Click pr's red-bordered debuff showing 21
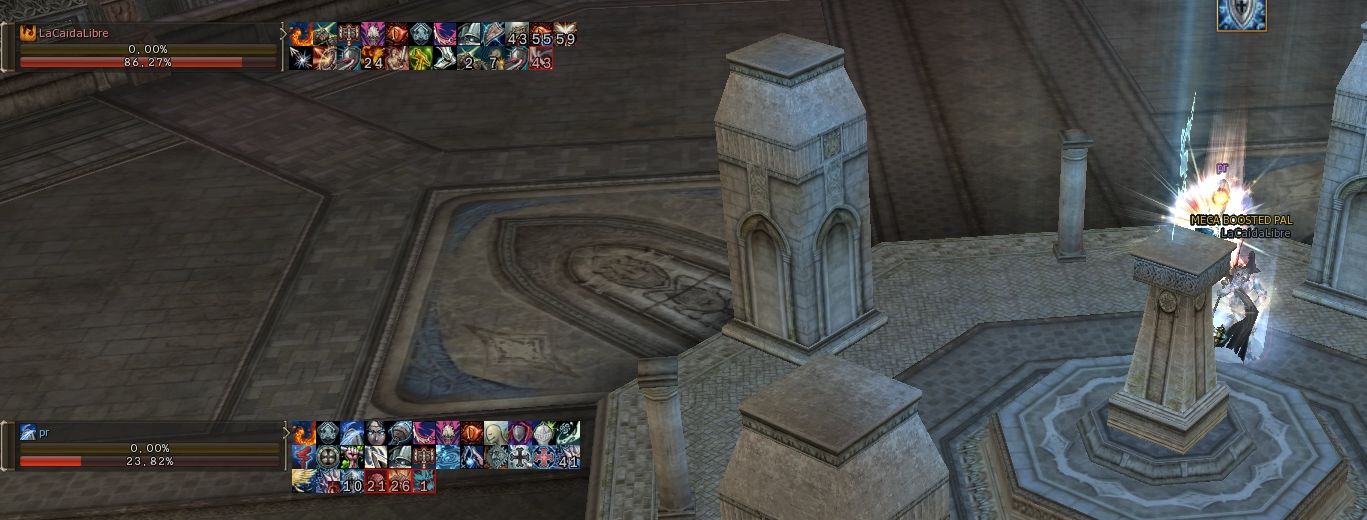 pos(376,483)
